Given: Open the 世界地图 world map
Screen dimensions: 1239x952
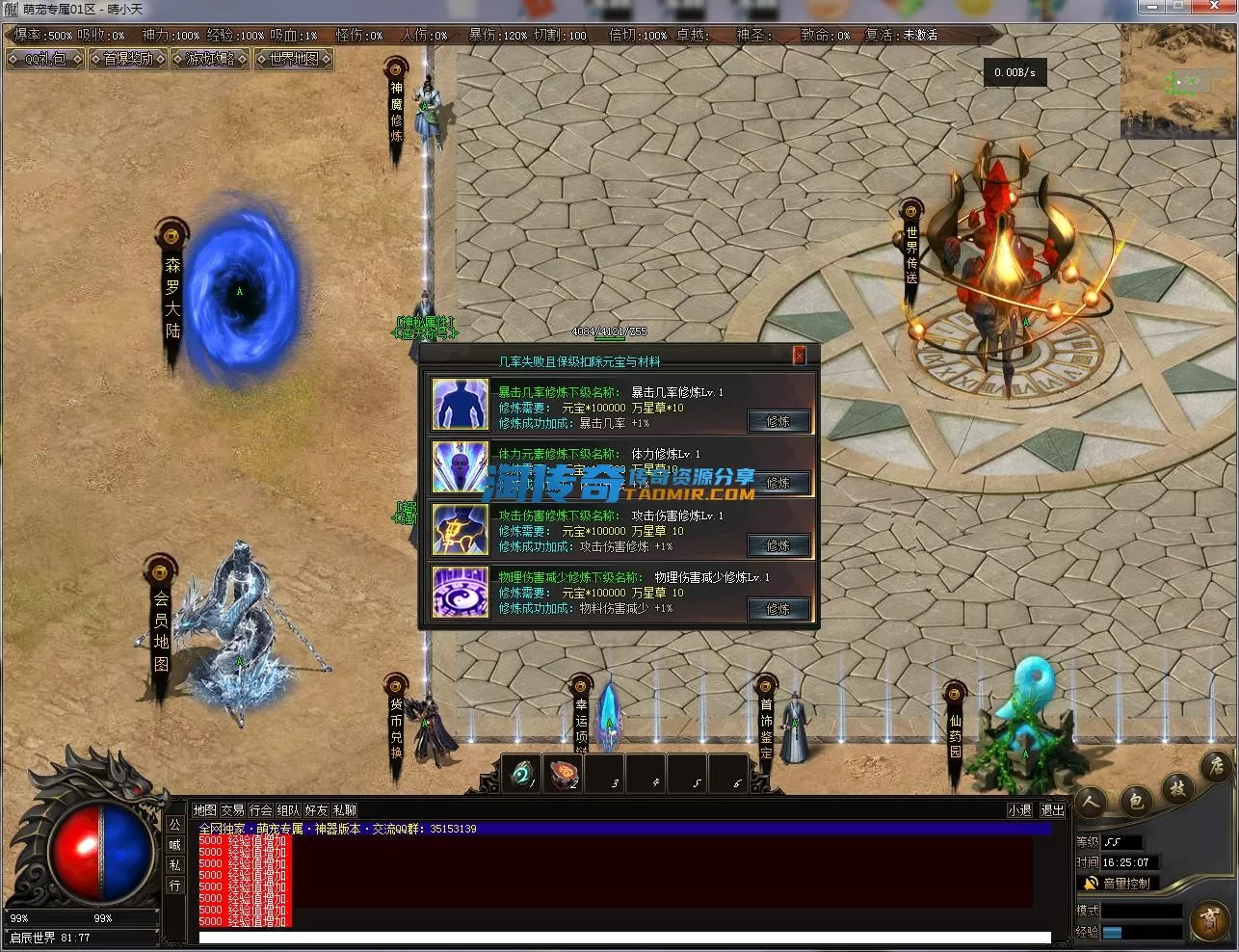Looking at the screenshot, I should point(293,59).
